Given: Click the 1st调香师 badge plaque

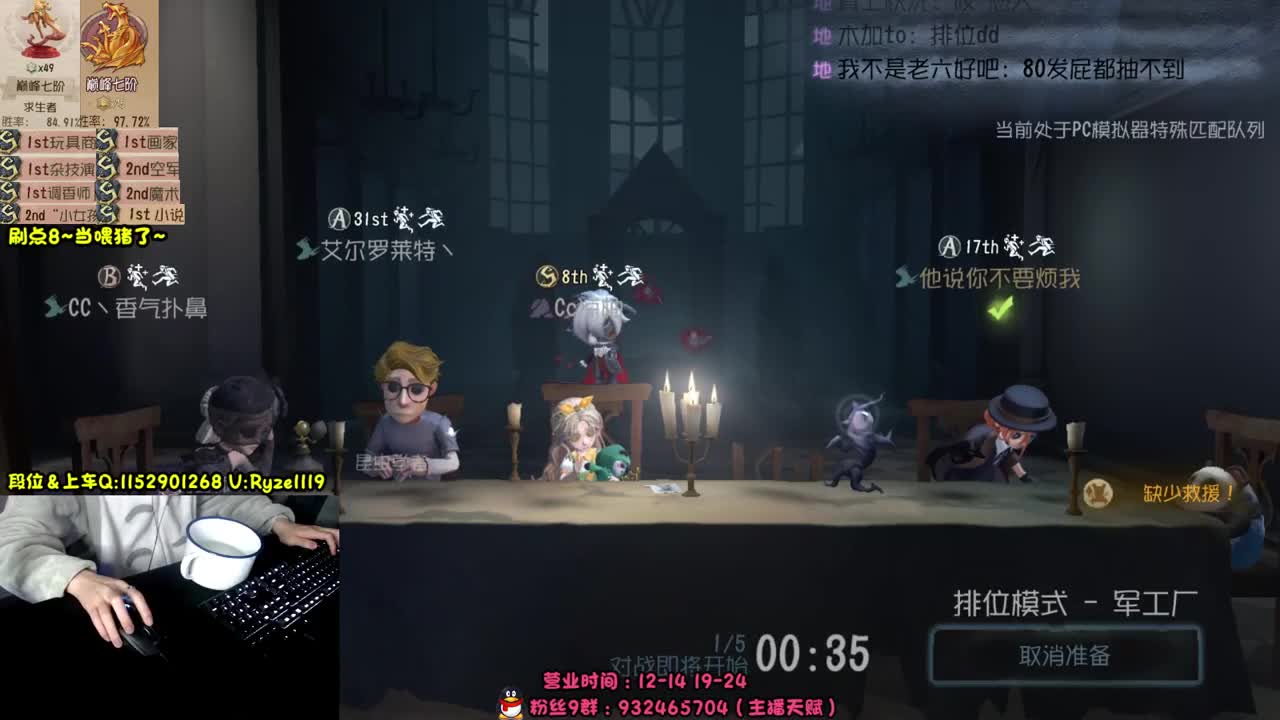Looking at the screenshot, I should click(58, 191).
